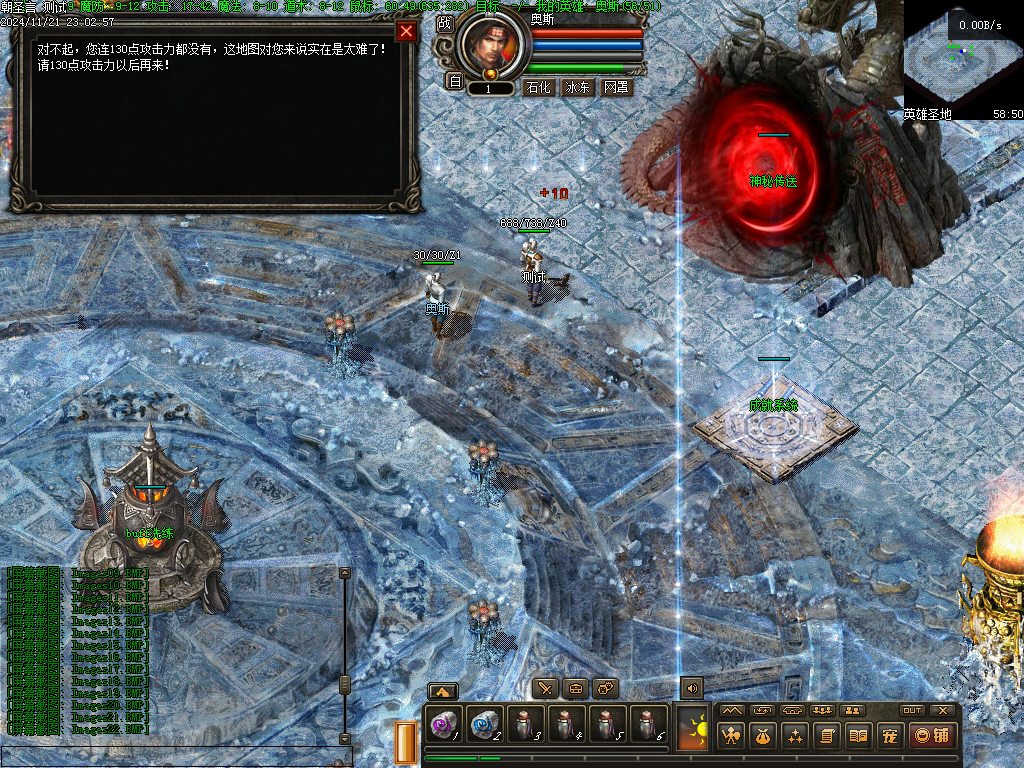1024x768 pixels.
Task: Click the 石化 (petrify) button
Action: pos(538,87)
